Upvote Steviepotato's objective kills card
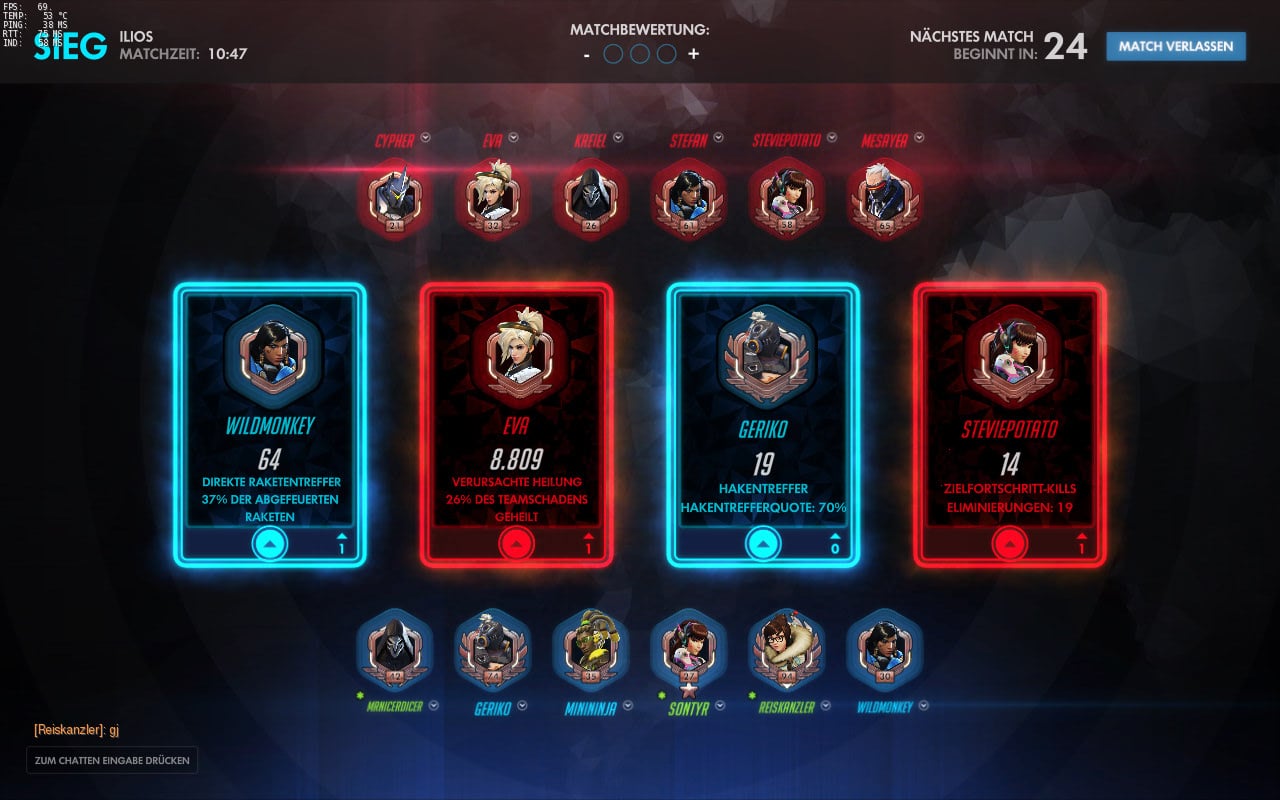 [1010, 543]
